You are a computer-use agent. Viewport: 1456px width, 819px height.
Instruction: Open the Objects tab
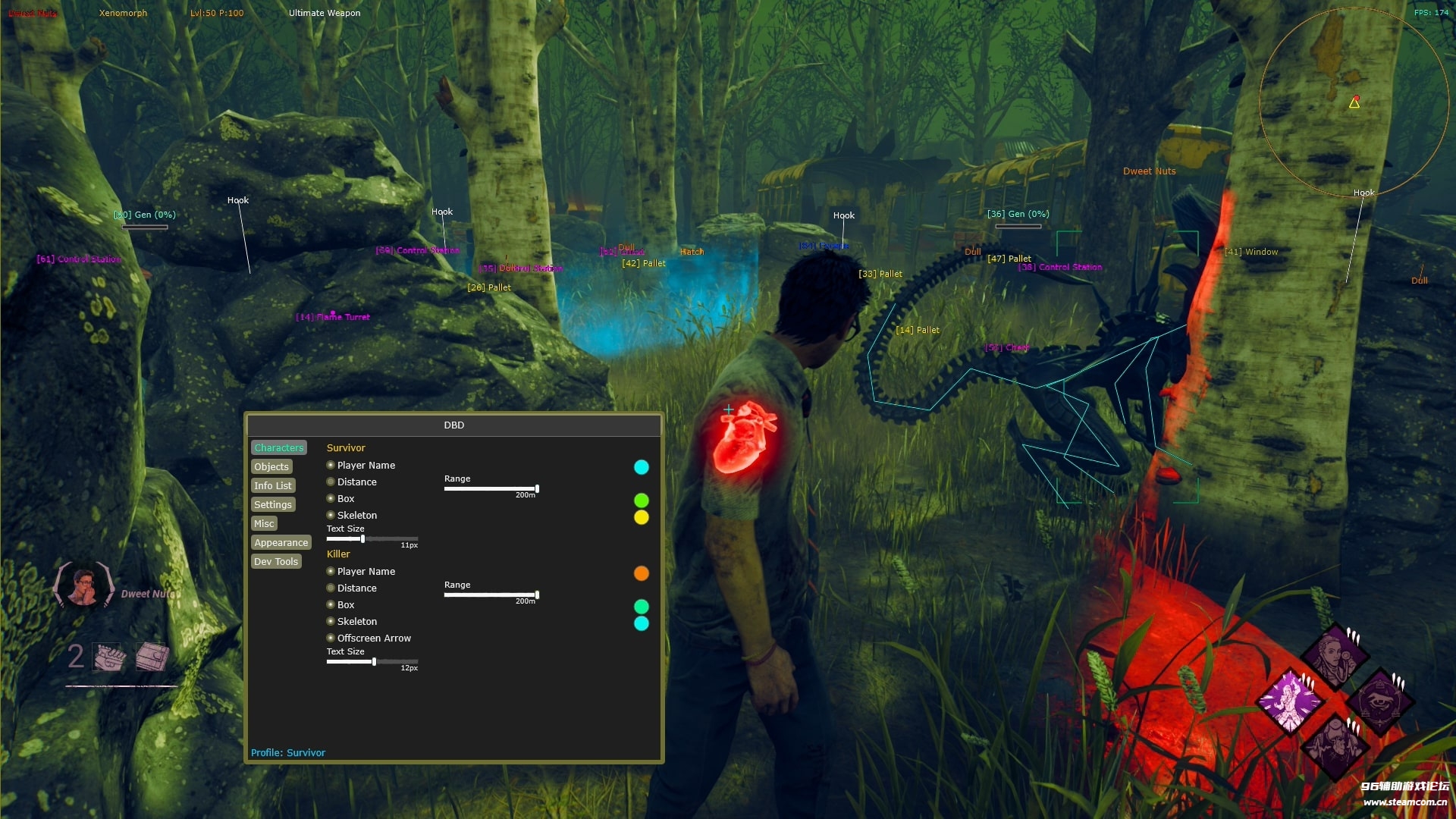pyautogui.click(x=271, y=467)
